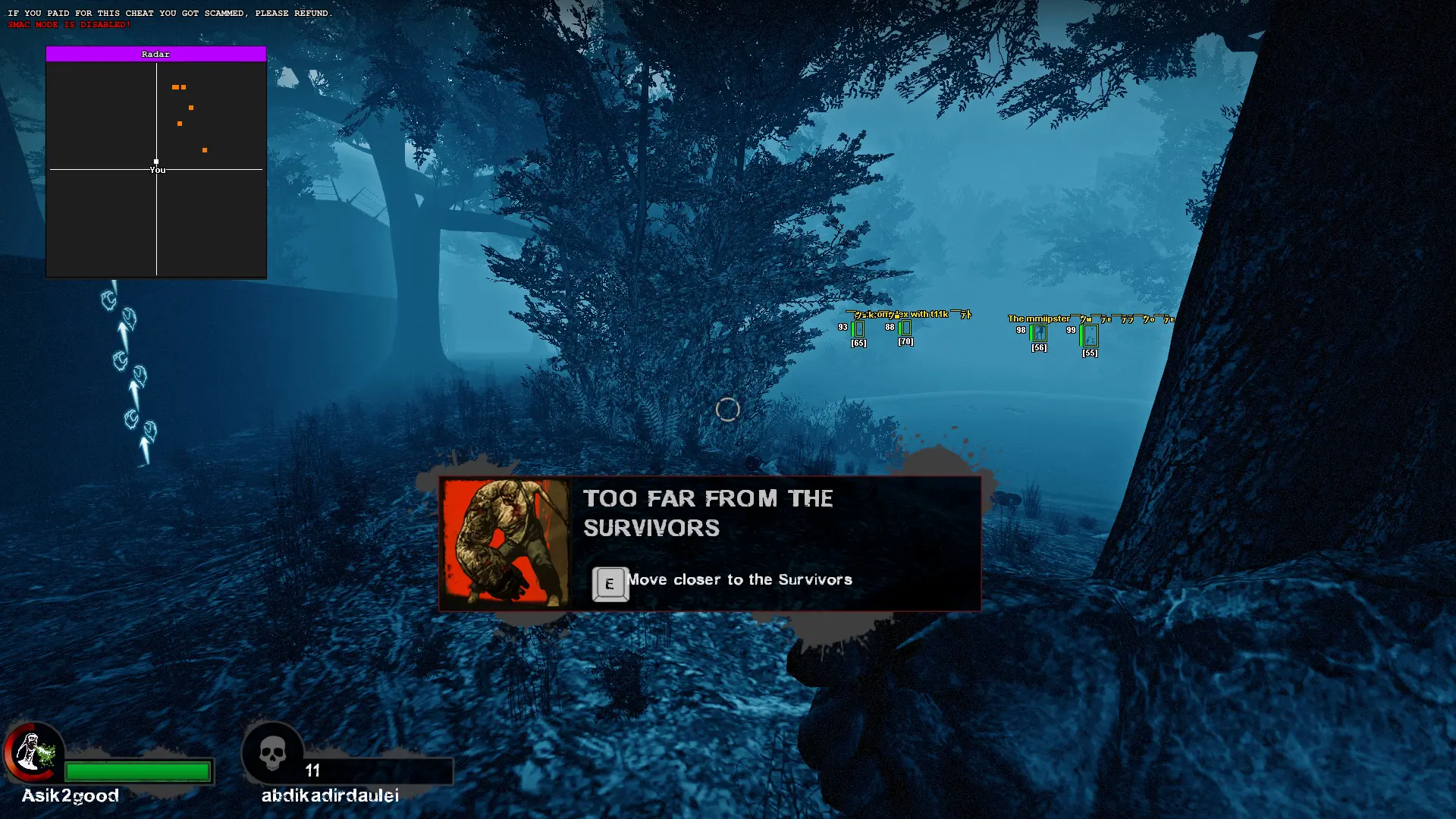Select the Asik2good player portrait icon
This screenshot has width=1456, height=819.
pos(33,752)
